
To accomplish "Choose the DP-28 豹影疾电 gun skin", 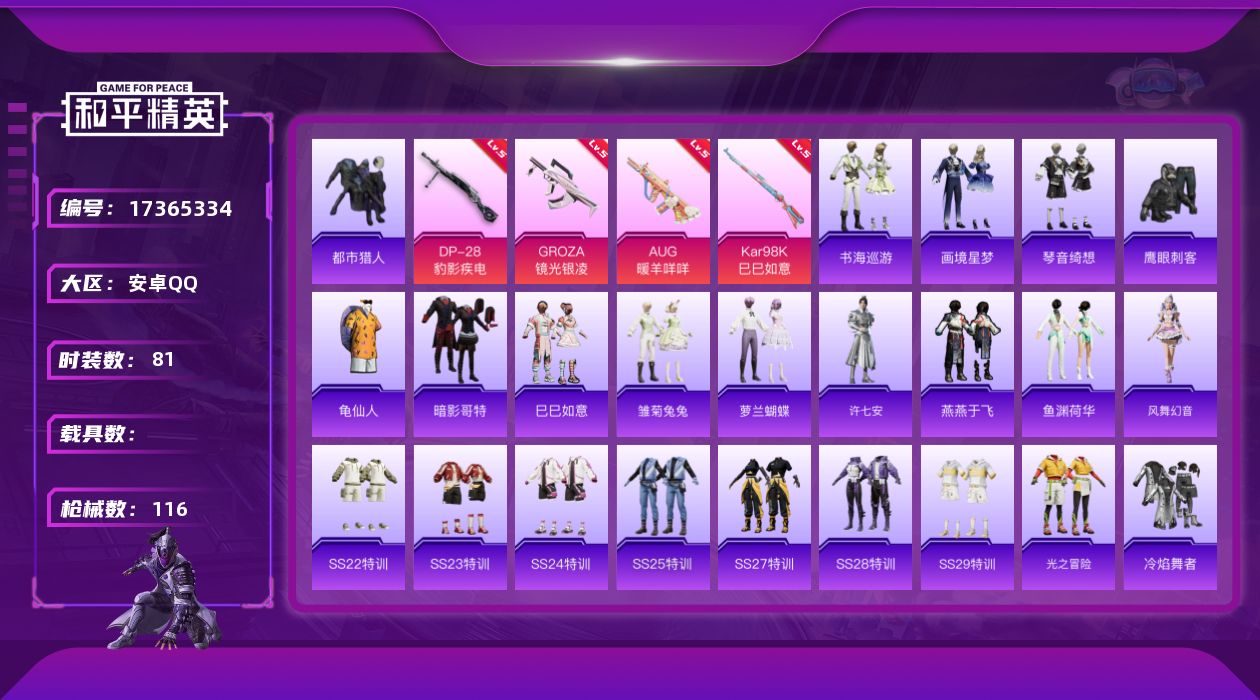I will point(460,210).
